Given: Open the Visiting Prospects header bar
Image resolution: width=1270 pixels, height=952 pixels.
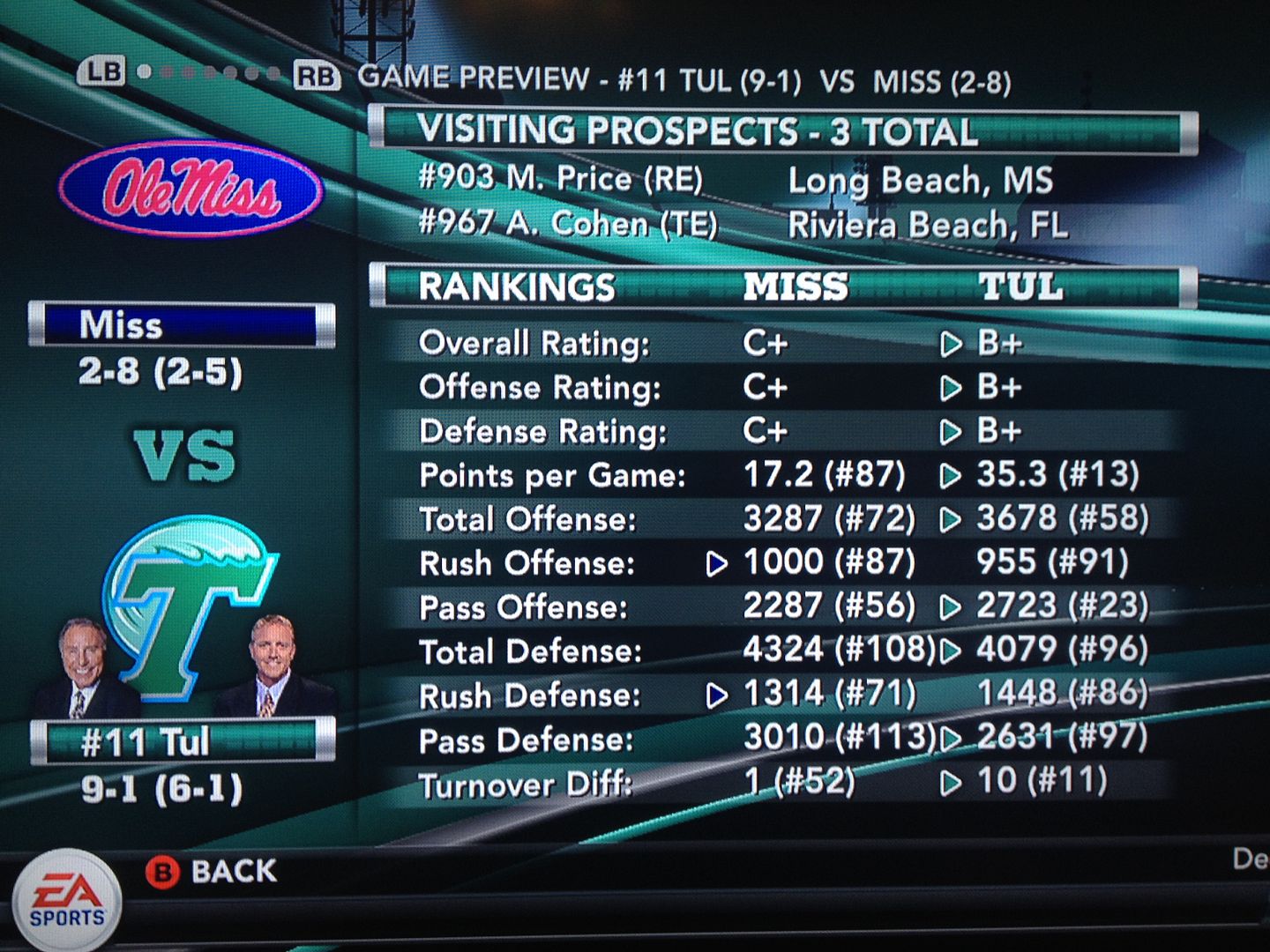Looking at the screenshot, I should (x=781, y=132).
